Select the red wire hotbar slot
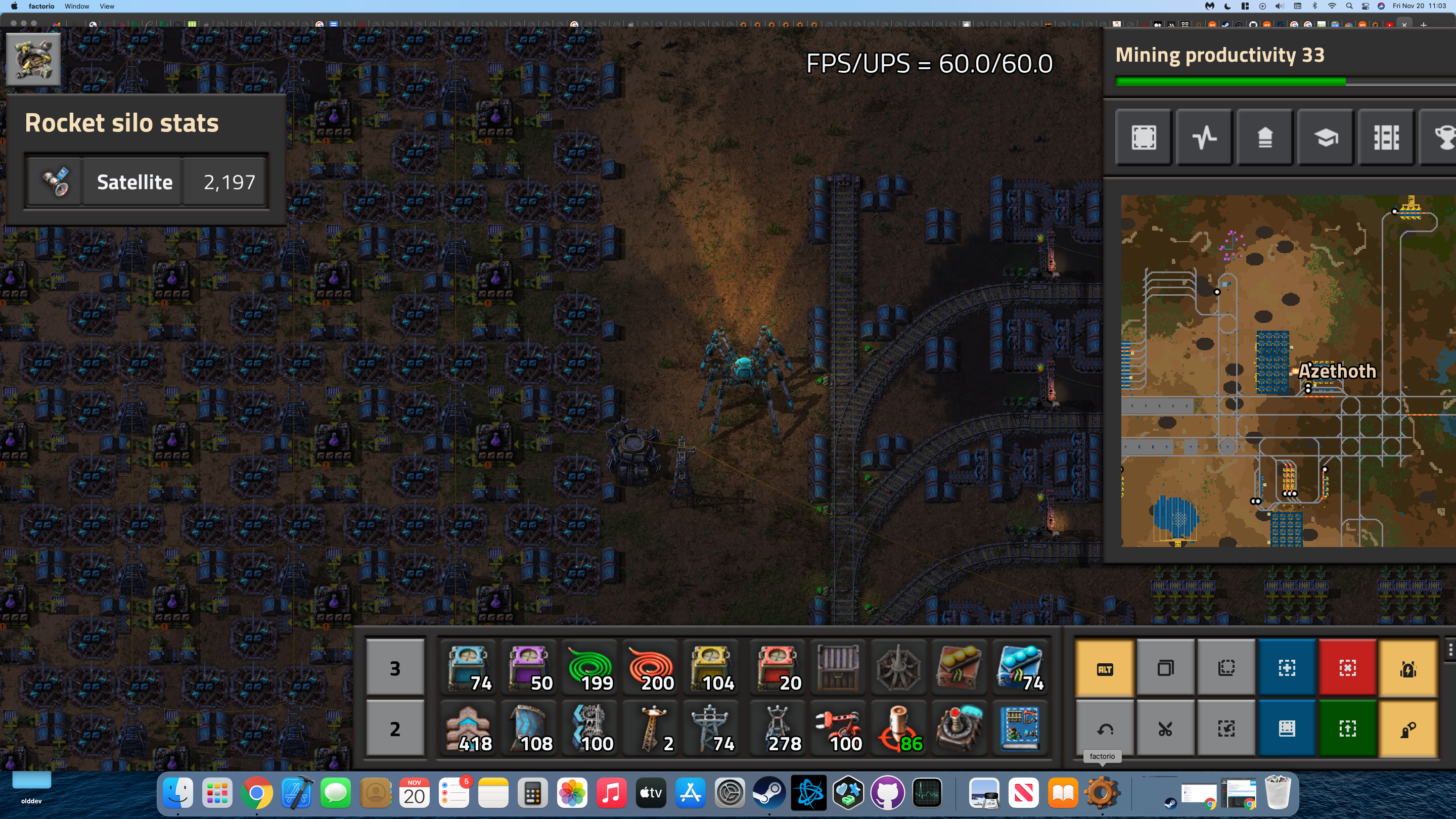 (651, 669)
